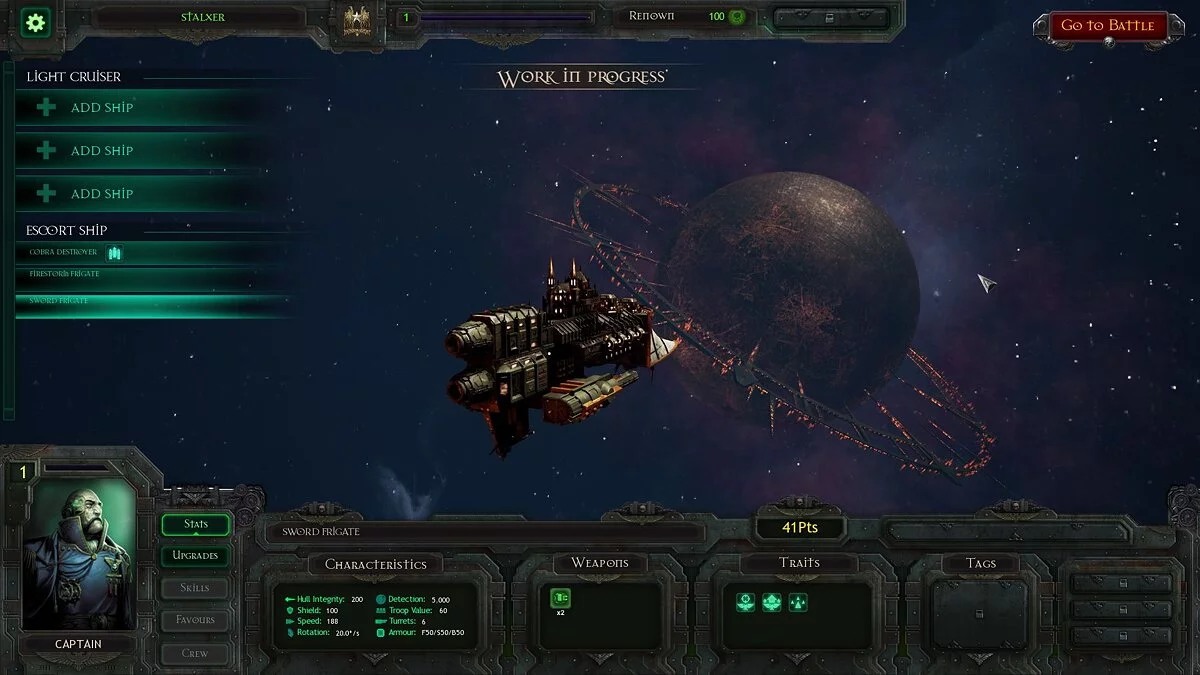Select the x2 weapon icon
Image resolution: width=1200 pixels, height=675 pixels.
pyautogui.click(x=560, y=598)
